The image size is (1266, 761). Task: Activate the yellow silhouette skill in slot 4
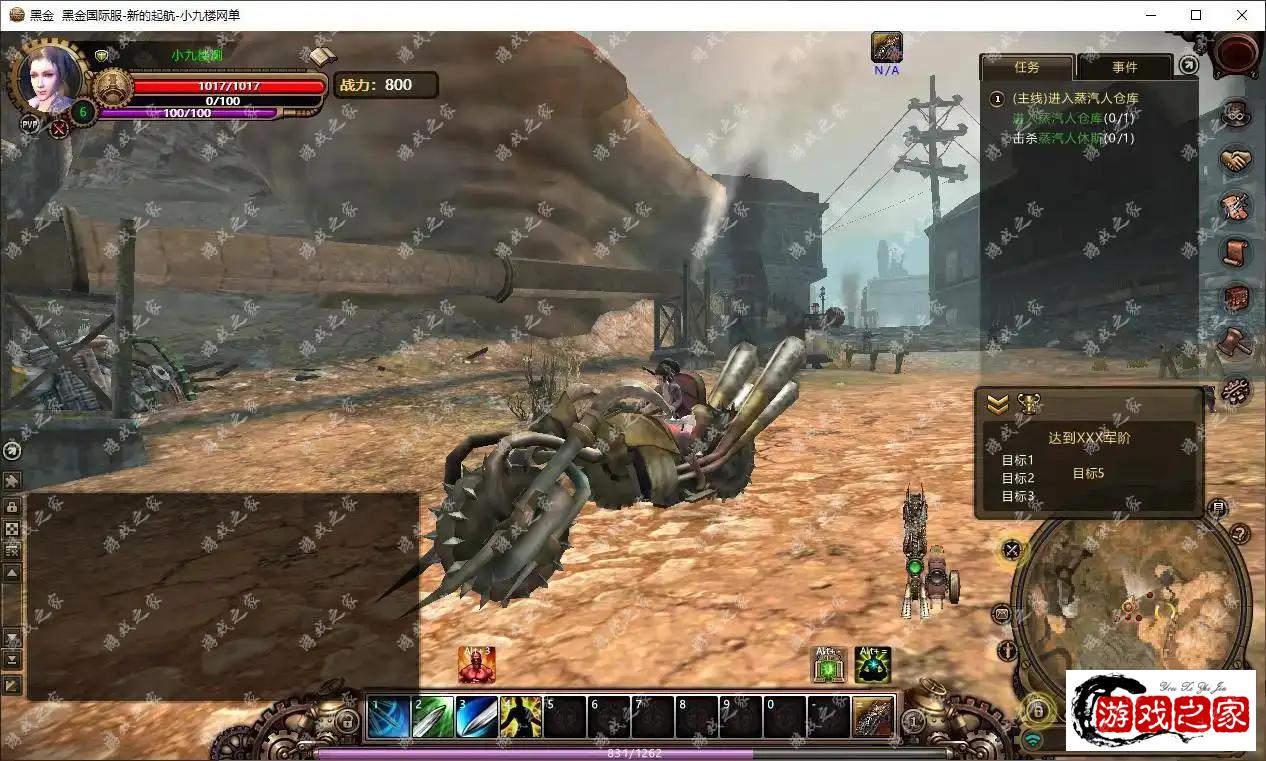pos(521,717)
